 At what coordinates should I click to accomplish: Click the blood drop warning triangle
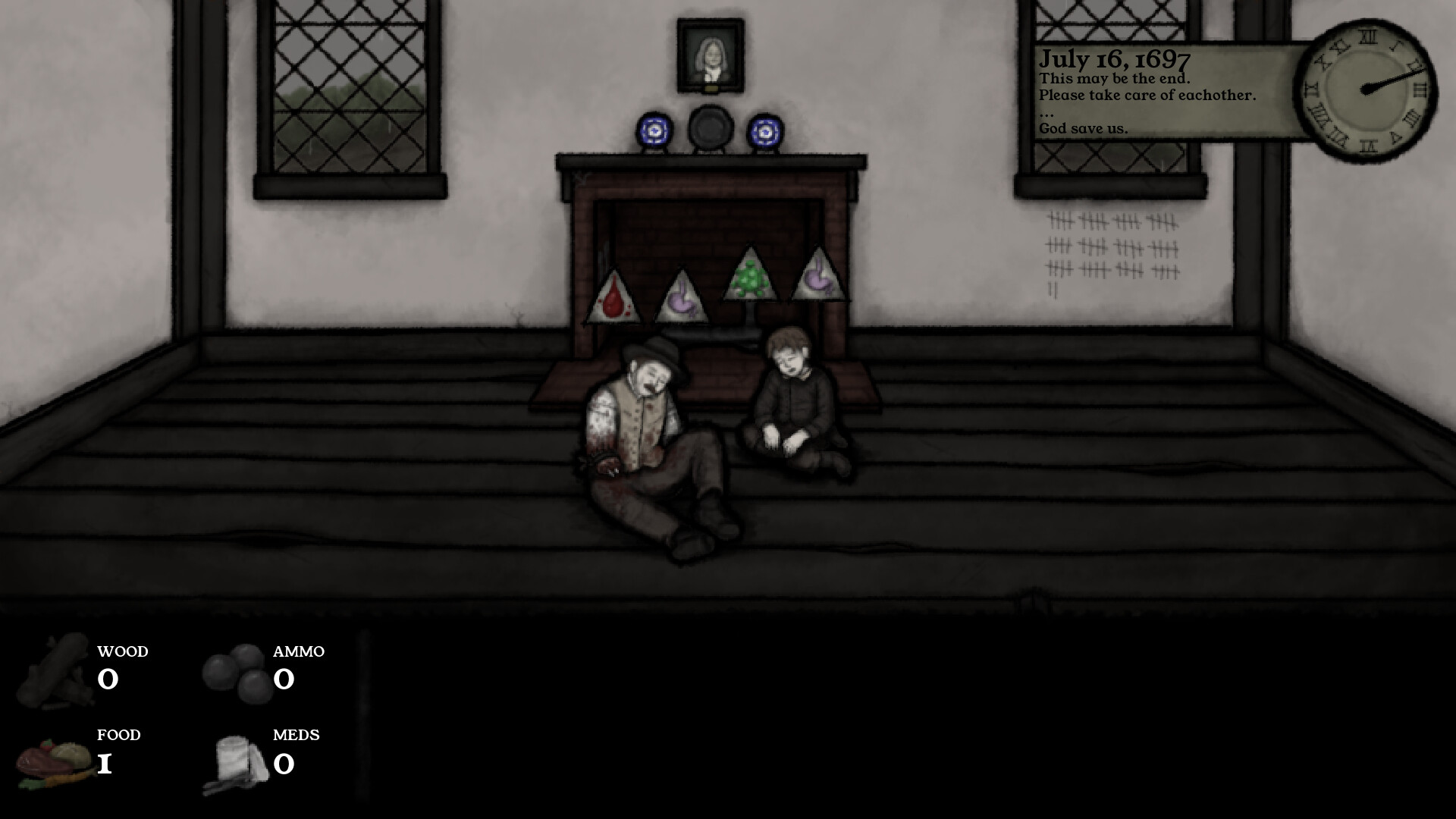[614, 296]
